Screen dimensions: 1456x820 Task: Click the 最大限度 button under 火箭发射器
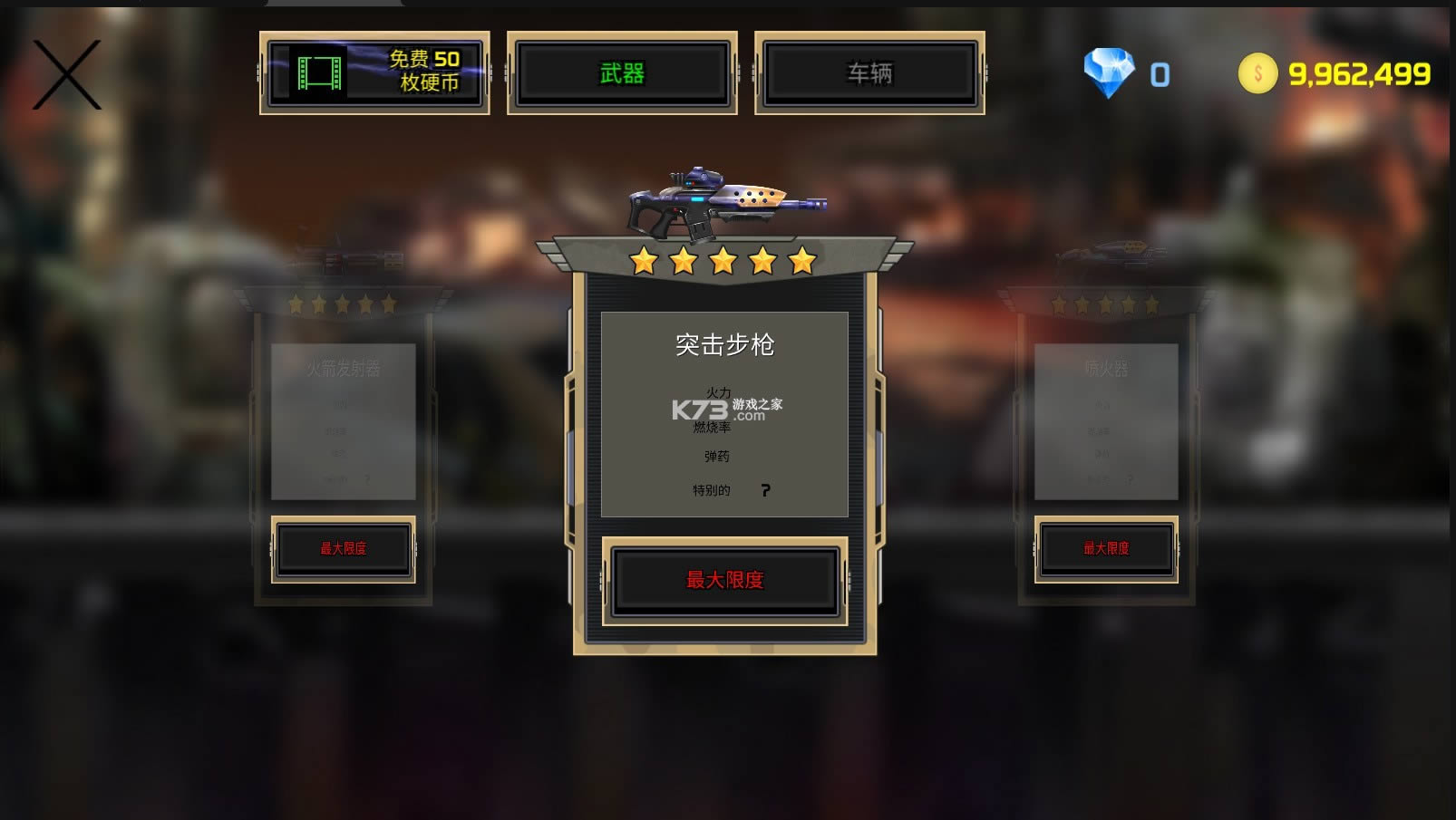[343, 549]
